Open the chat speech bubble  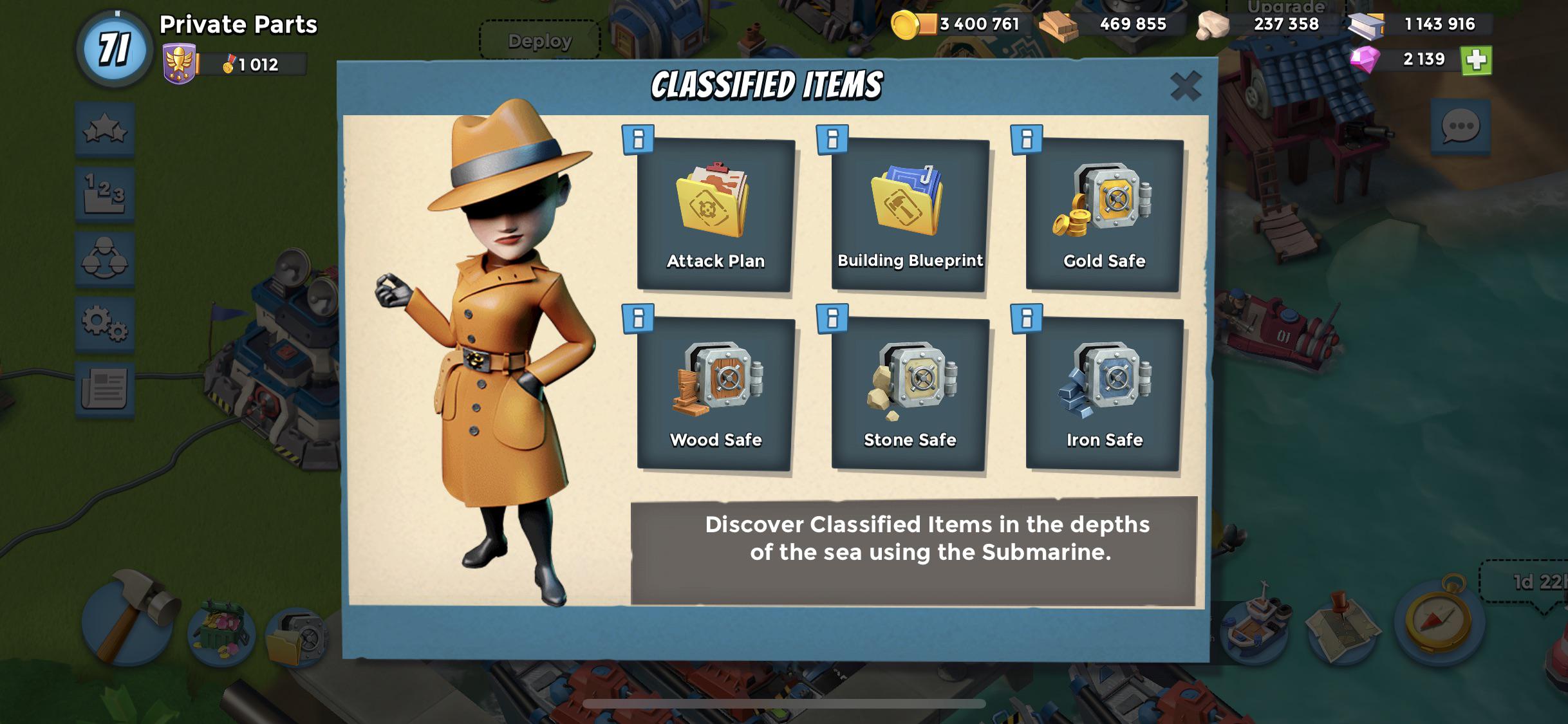pos(1461,127)
